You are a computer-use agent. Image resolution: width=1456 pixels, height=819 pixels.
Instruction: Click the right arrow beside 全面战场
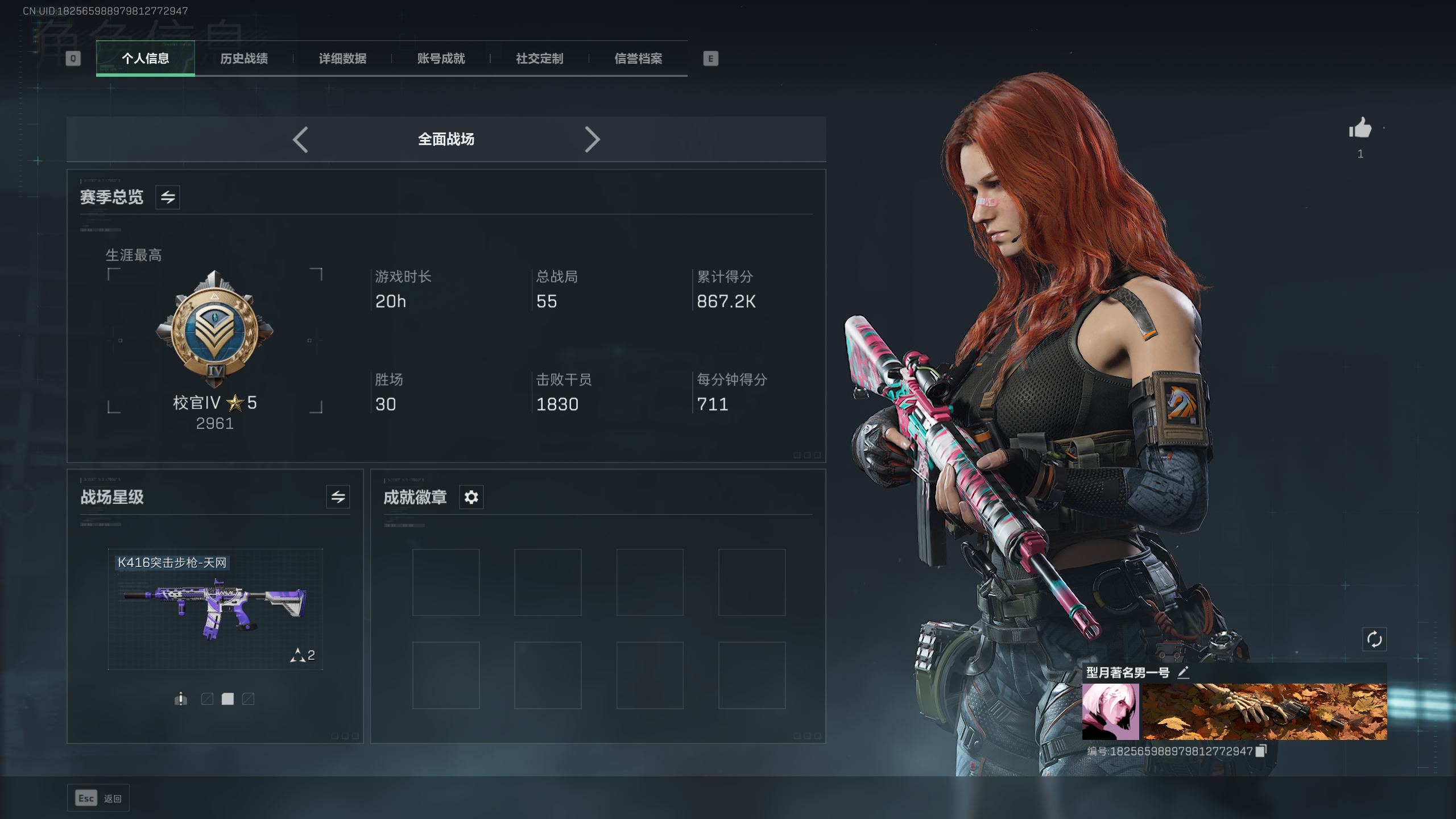click(592, 139)
